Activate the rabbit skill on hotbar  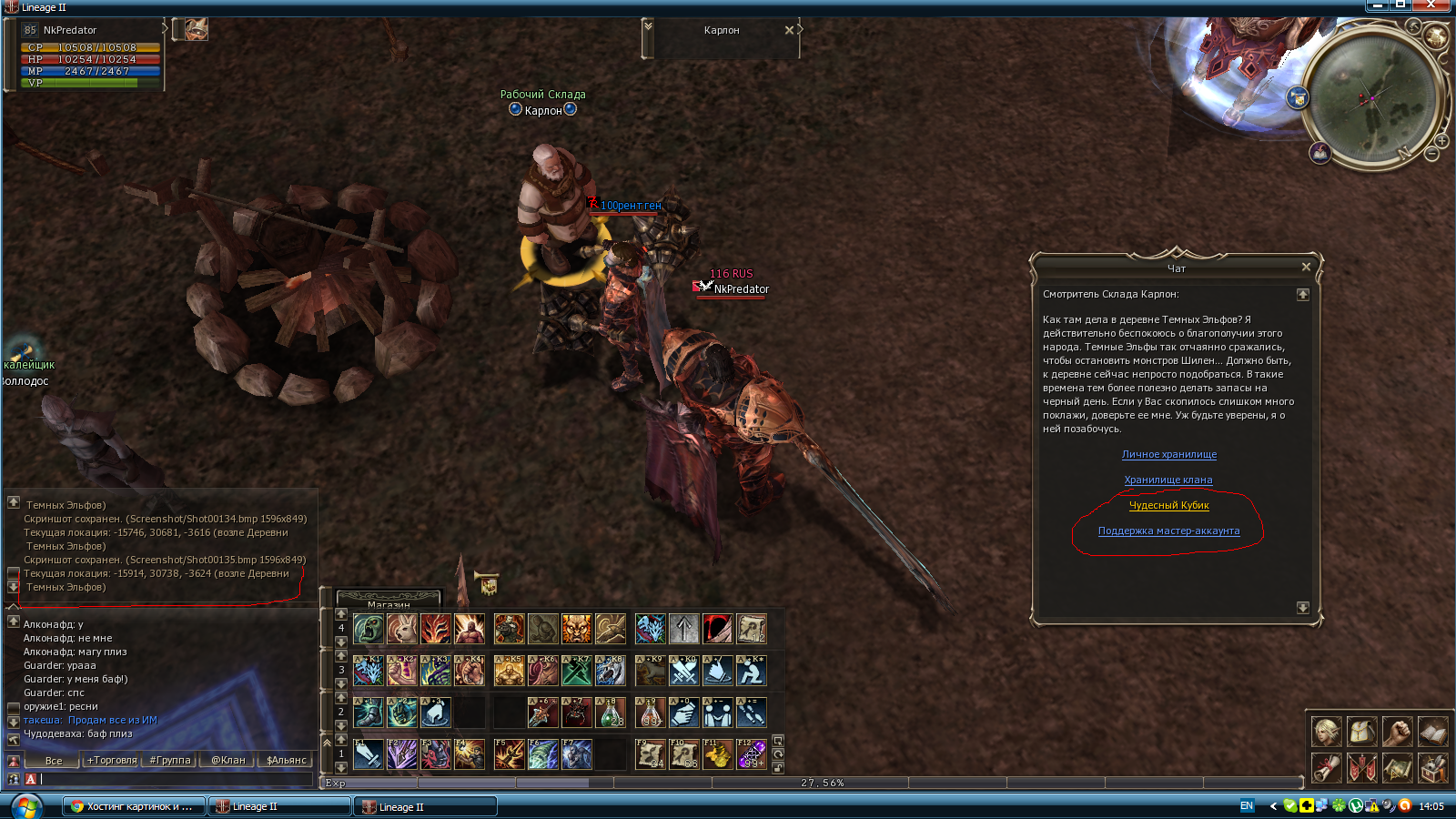pyautogui.click(x=402, y=628)
